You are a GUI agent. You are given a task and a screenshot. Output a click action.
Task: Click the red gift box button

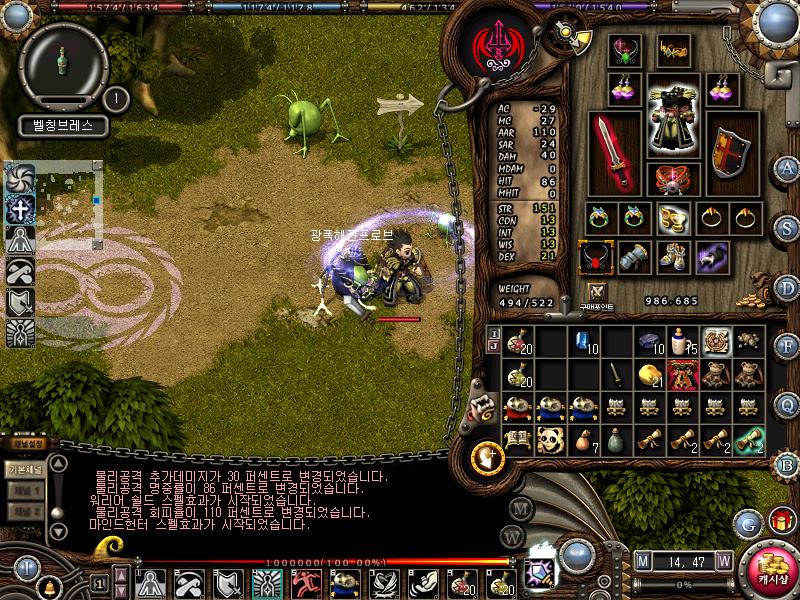pyautogui.click(x=780, y=521)
